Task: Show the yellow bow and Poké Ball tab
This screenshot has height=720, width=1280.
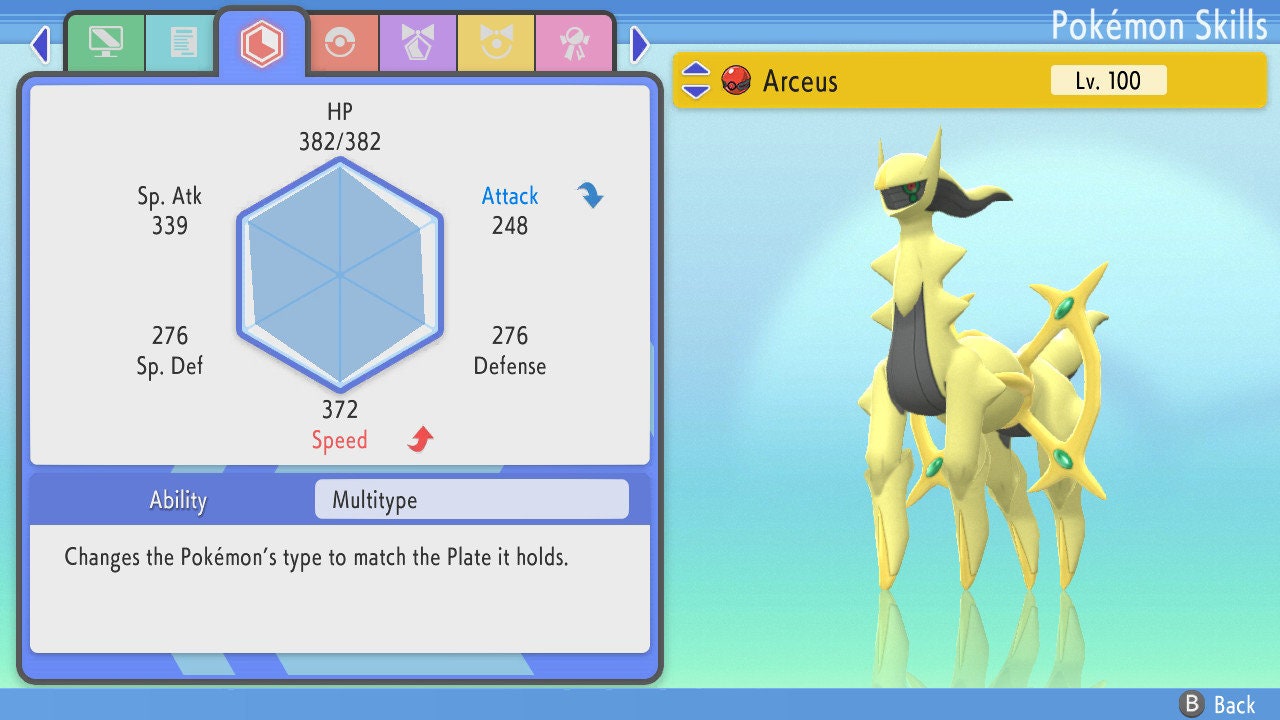Action: pyautogui.click(x=496, y=43)
